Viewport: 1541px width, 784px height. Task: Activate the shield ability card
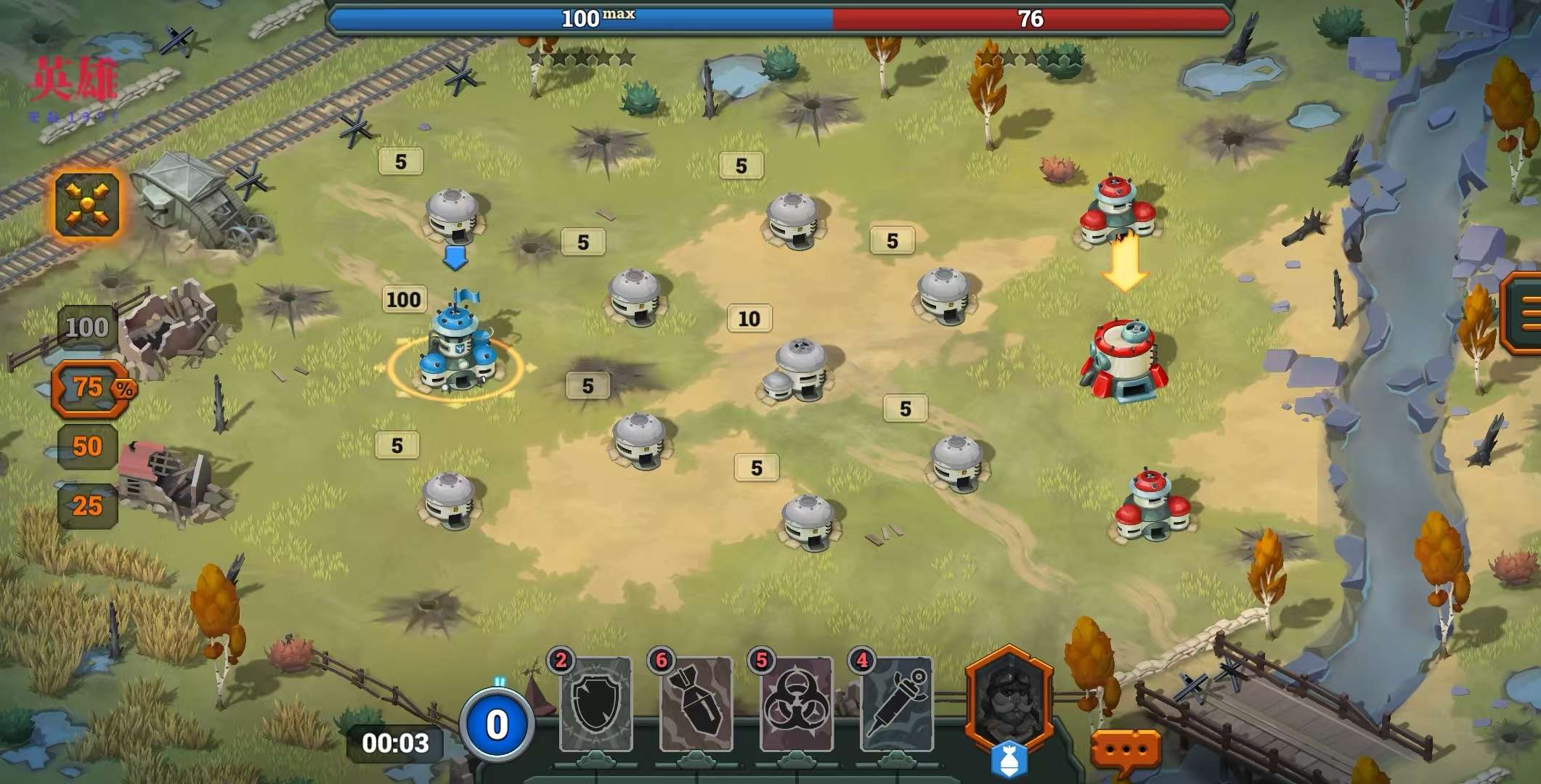pyautogui.click(x=596, y=703)
